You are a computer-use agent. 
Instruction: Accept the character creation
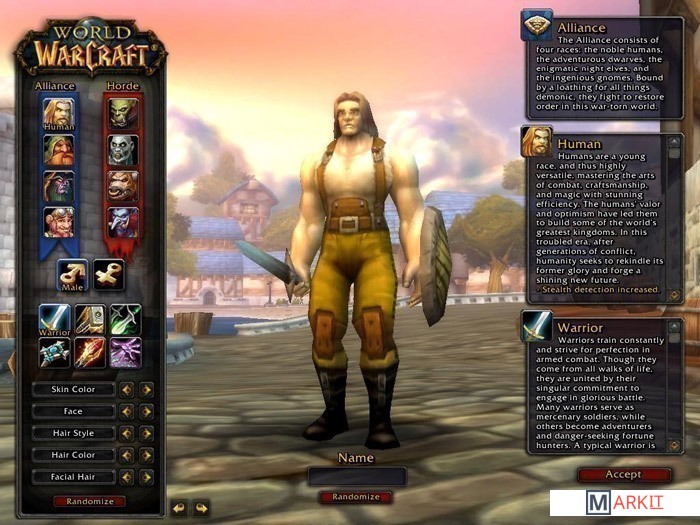click(x=623, y=474)
